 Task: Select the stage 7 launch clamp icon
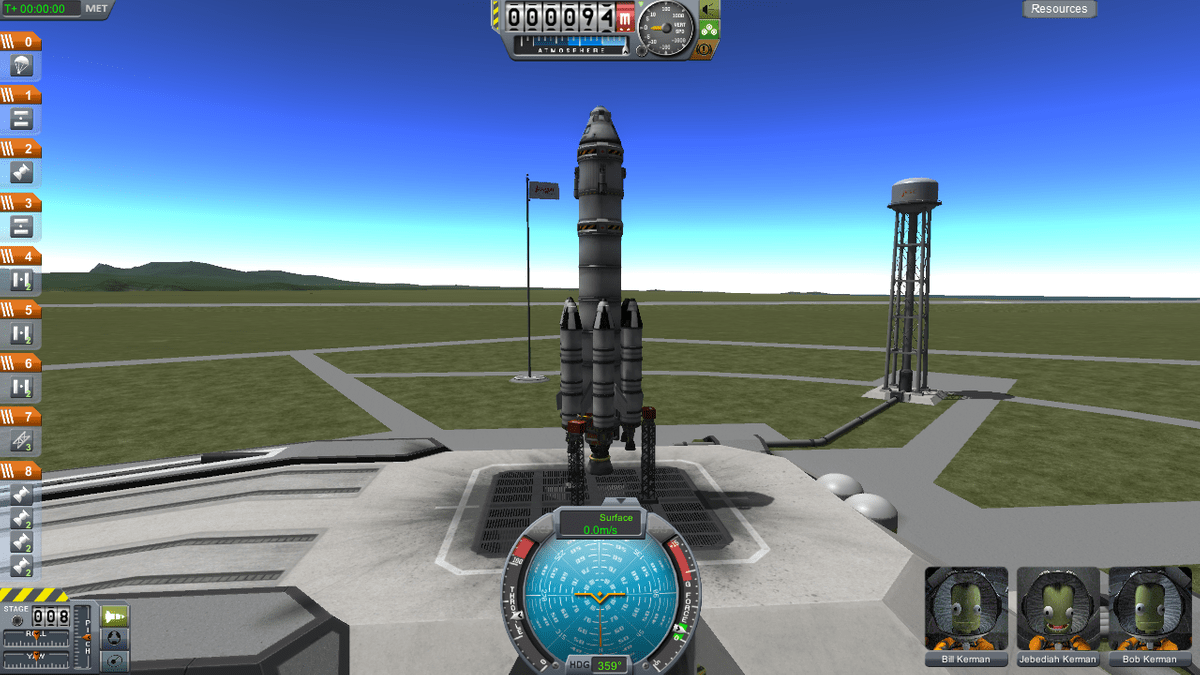pos(22,440)
